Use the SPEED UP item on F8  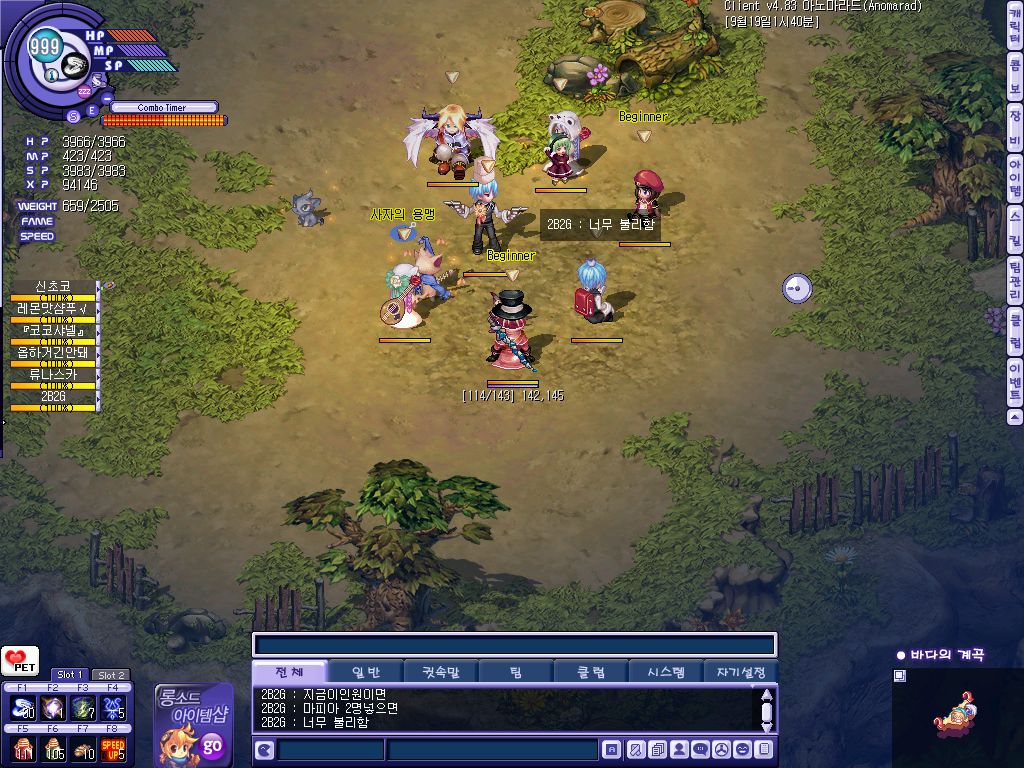(x=113, y=748)
